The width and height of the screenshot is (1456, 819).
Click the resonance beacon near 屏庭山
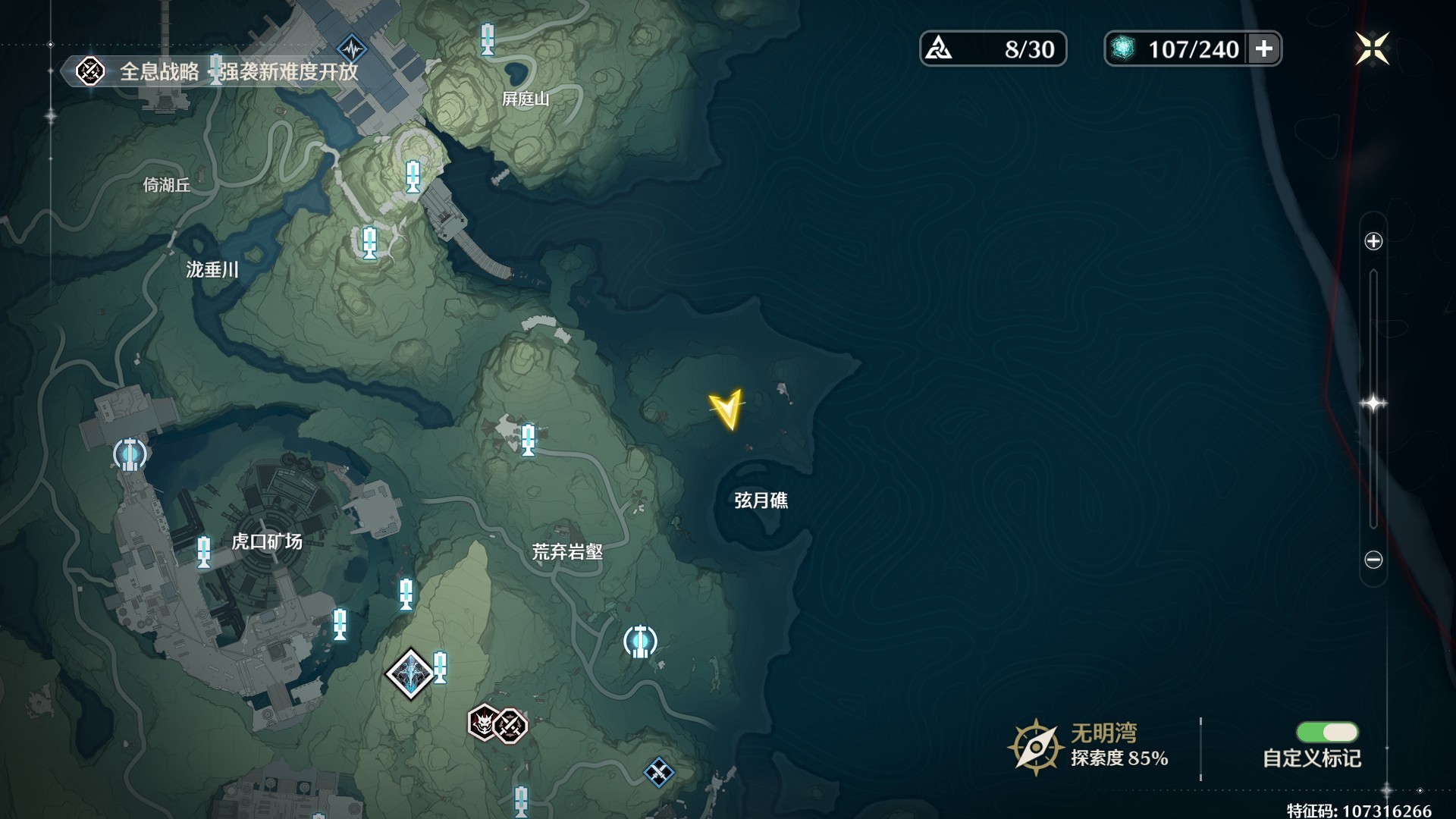click(x=488, y=39)
